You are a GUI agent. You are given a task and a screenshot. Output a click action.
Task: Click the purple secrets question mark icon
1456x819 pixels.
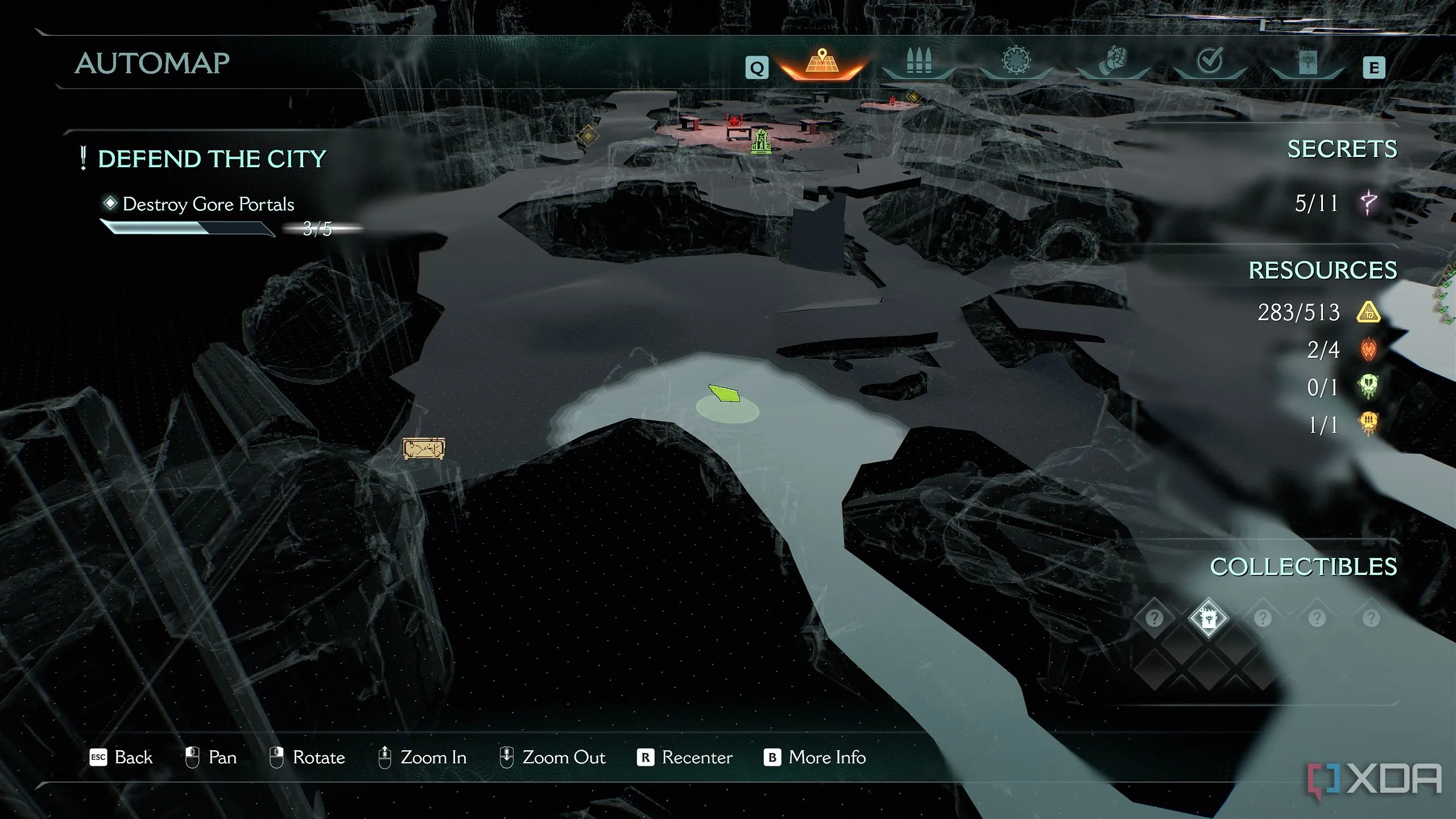(1368, 202)
